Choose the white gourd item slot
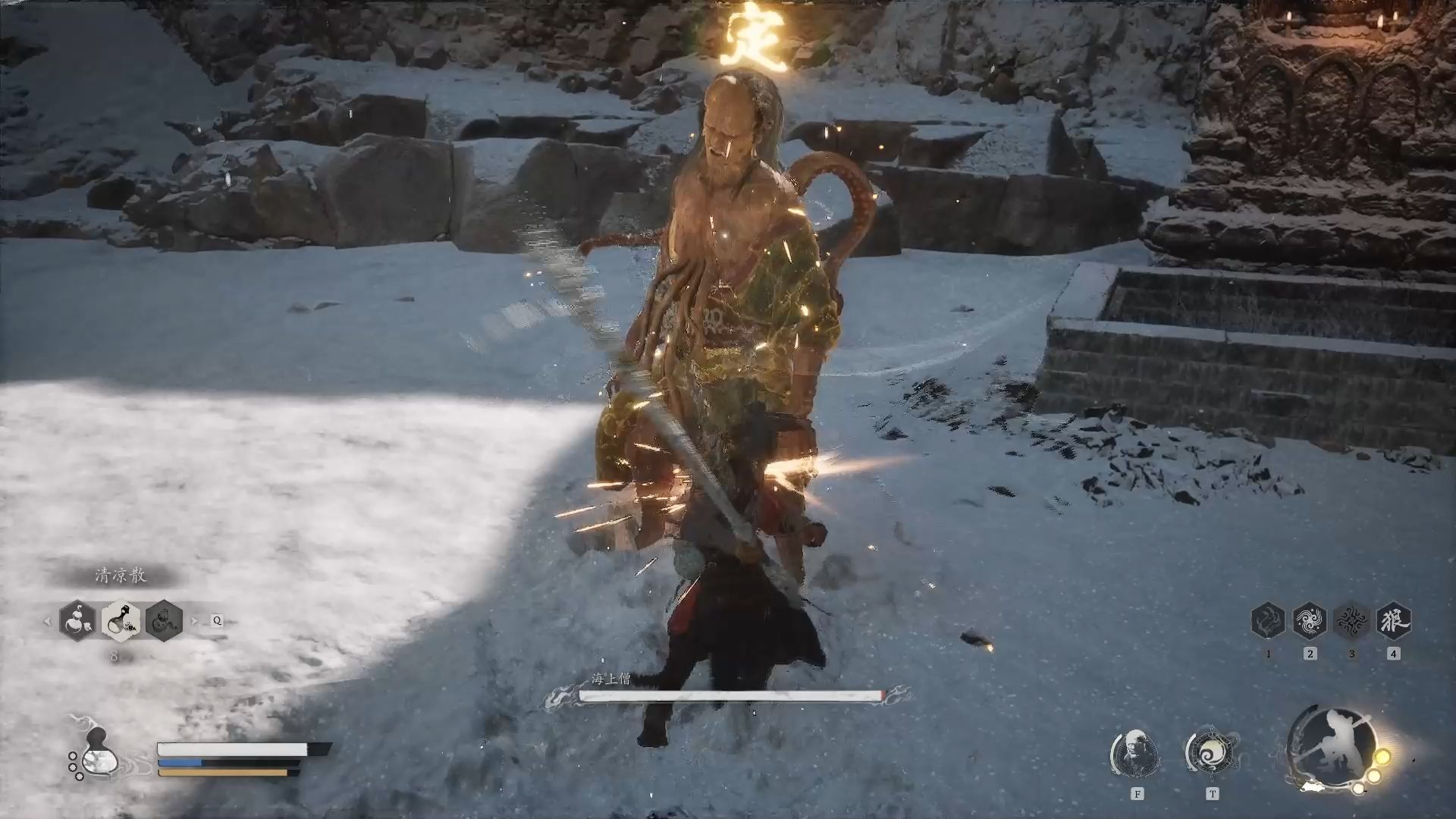 coord(78,620)
